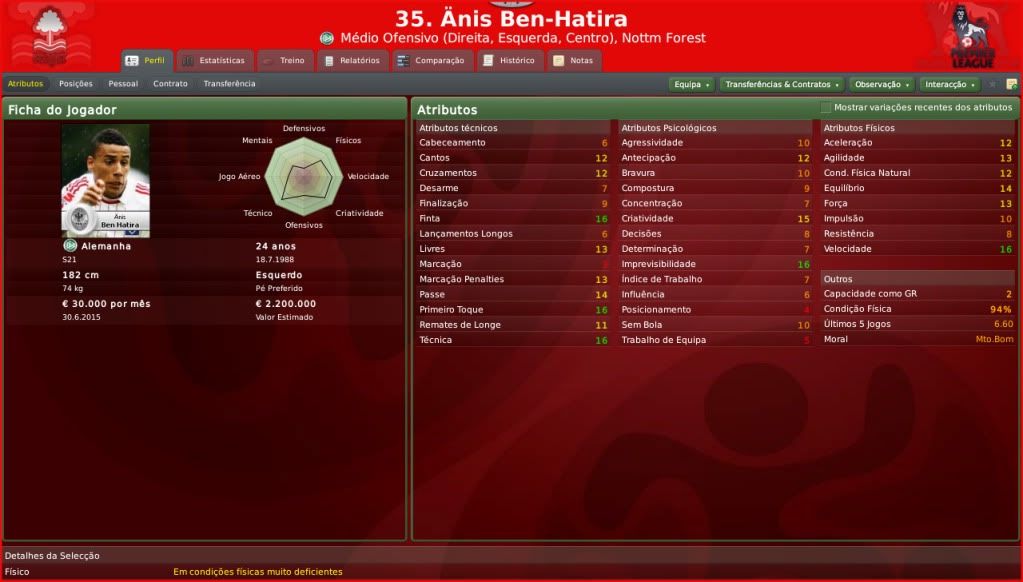The image size is (1023, 582).
Task: Expand the Interacção dropdown menu
Action: tap(949, 85)
